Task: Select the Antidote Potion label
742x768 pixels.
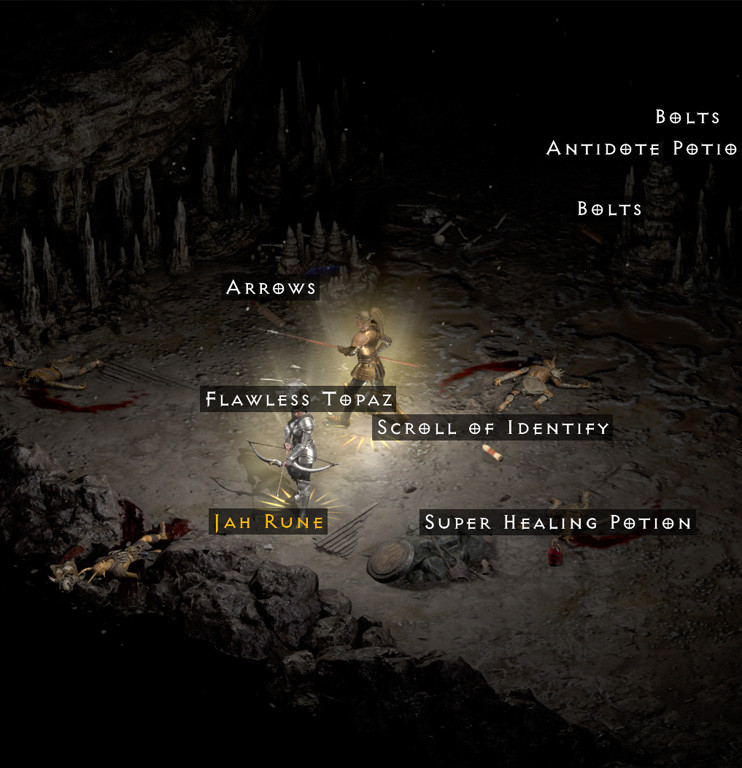Action: coord(641,149)
